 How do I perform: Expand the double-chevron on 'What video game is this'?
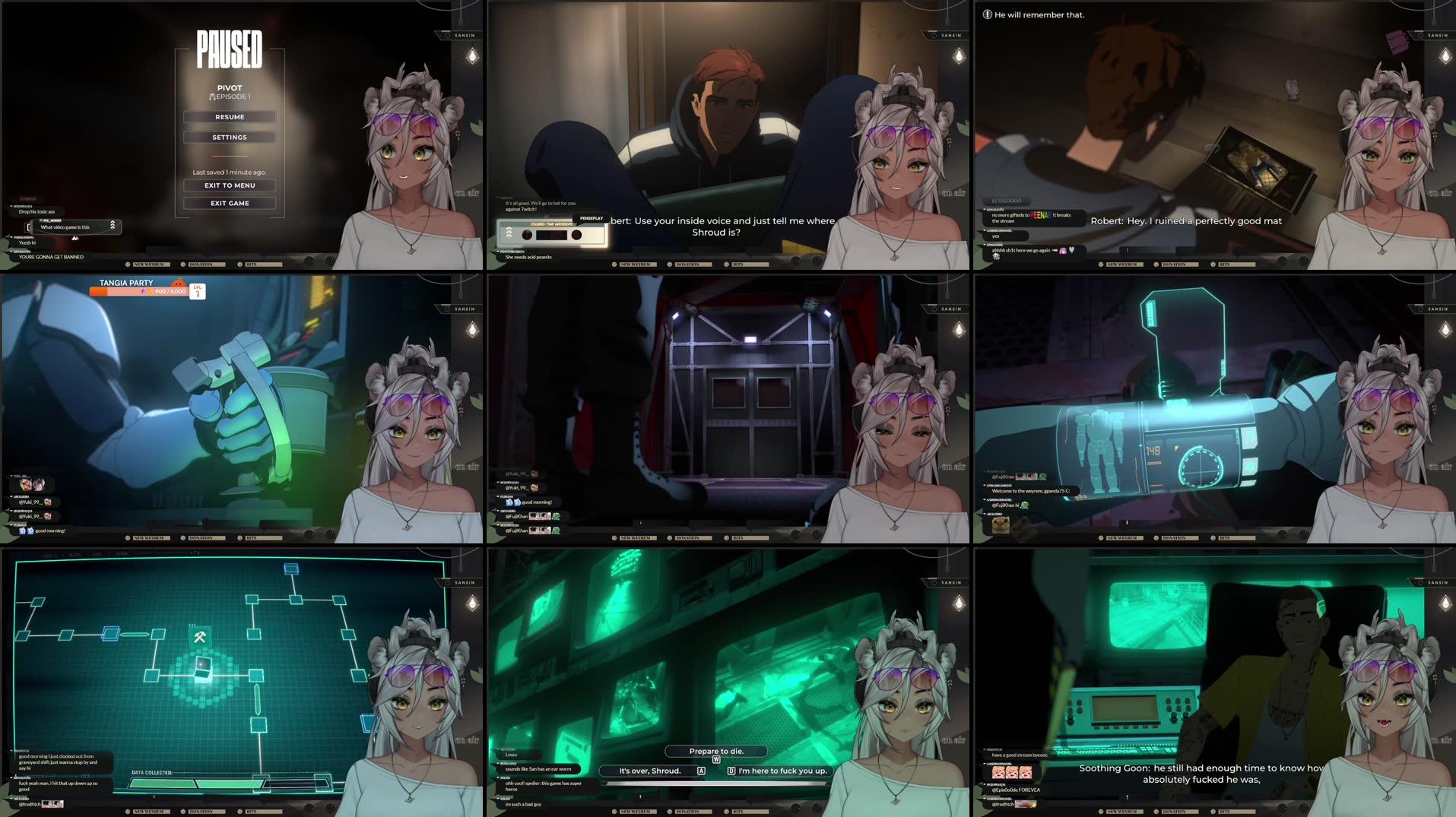click(x=113, y=226)
